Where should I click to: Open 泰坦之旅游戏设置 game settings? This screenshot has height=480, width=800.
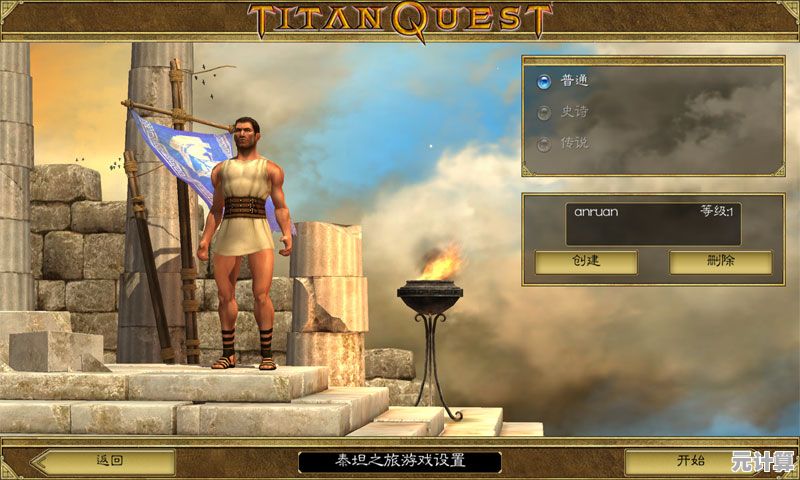[400, 461]
